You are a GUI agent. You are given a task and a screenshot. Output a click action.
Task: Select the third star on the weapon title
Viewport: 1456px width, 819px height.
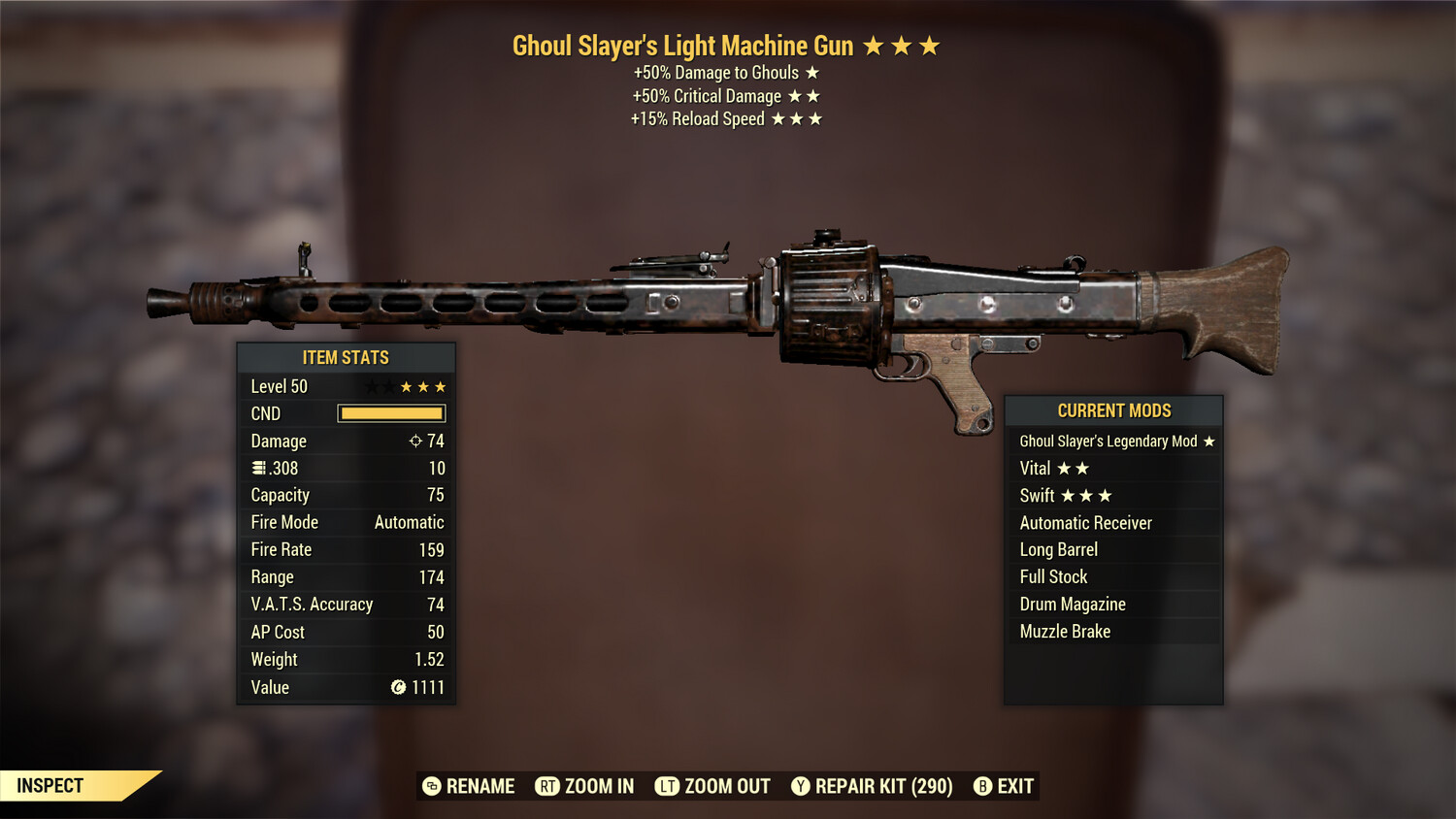pos(931,45)
